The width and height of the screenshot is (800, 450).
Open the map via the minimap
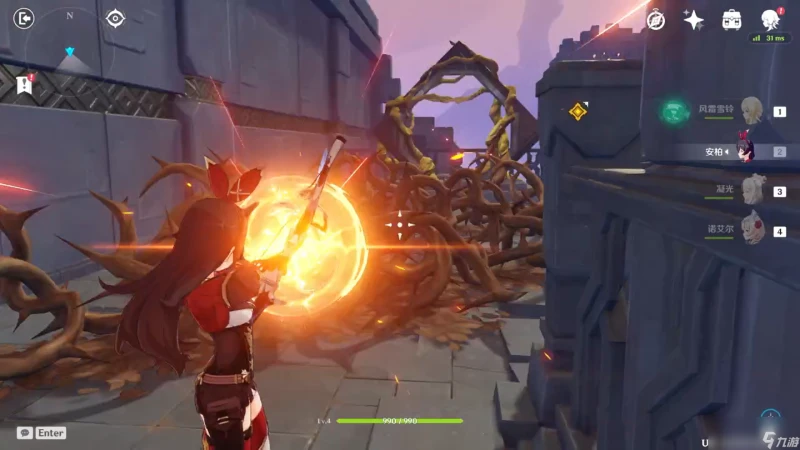70,45
